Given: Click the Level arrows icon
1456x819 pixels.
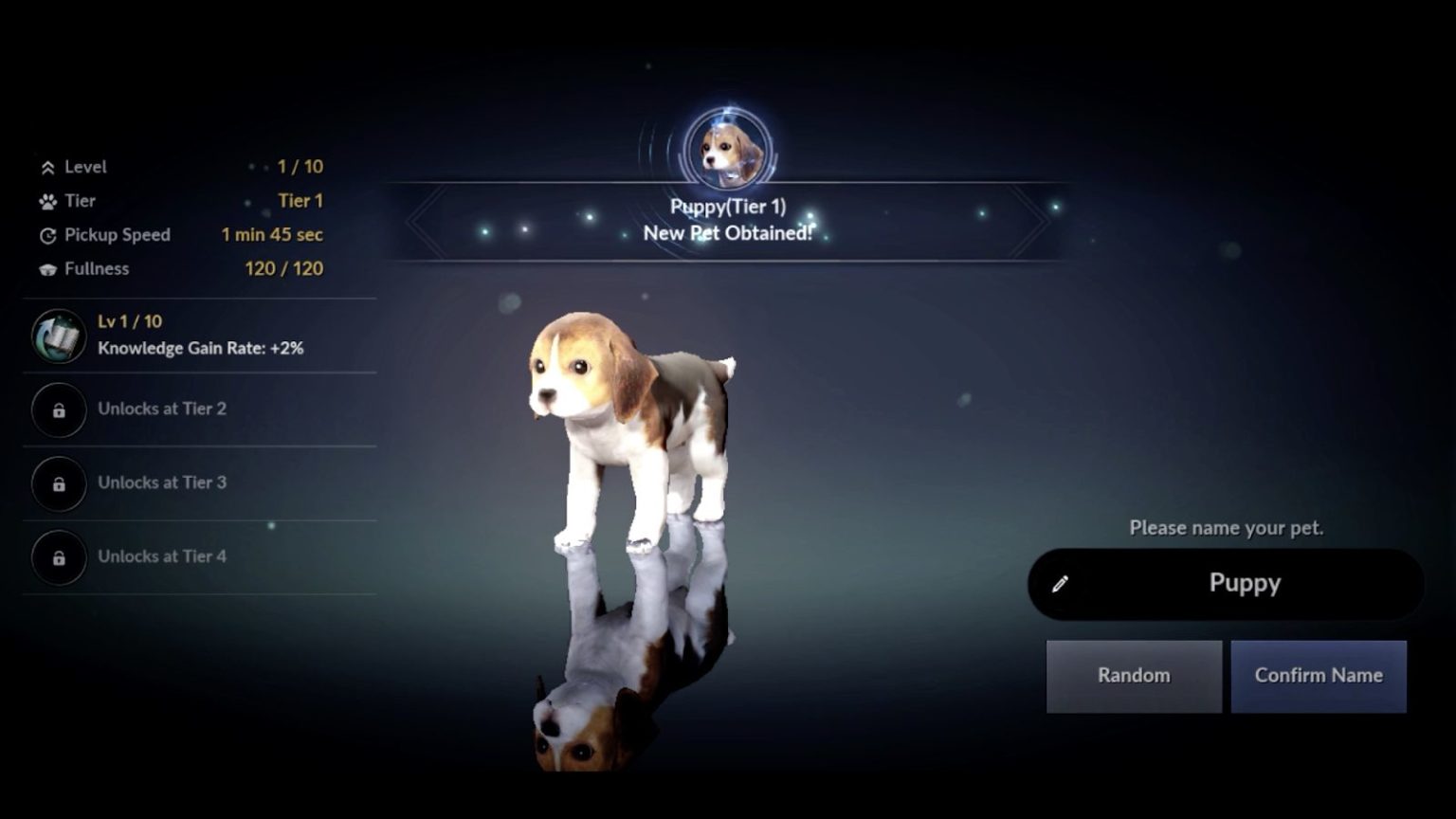Looking at the screenshot, I should [46, 167].
